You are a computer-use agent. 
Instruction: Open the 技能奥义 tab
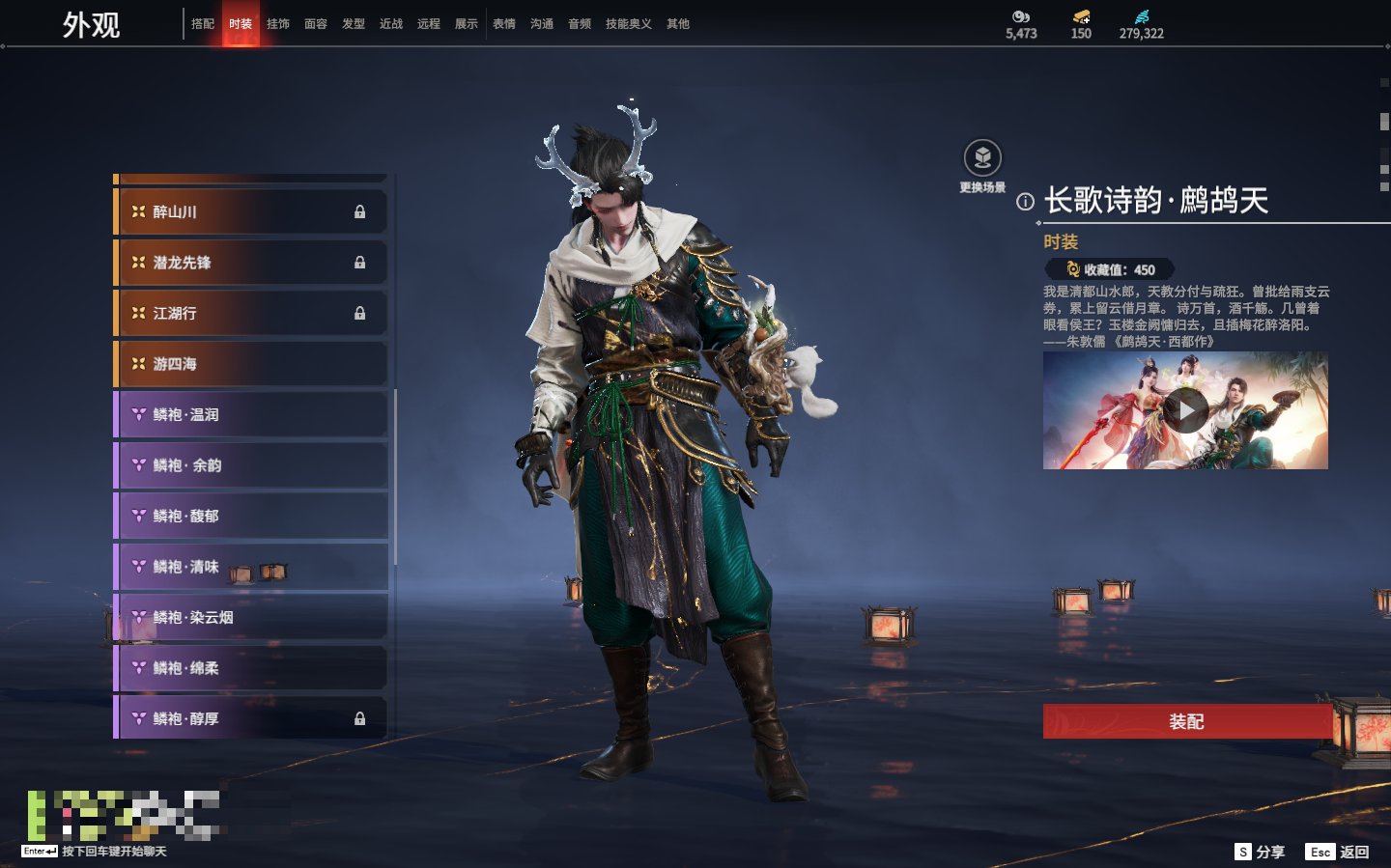point(628,24)
